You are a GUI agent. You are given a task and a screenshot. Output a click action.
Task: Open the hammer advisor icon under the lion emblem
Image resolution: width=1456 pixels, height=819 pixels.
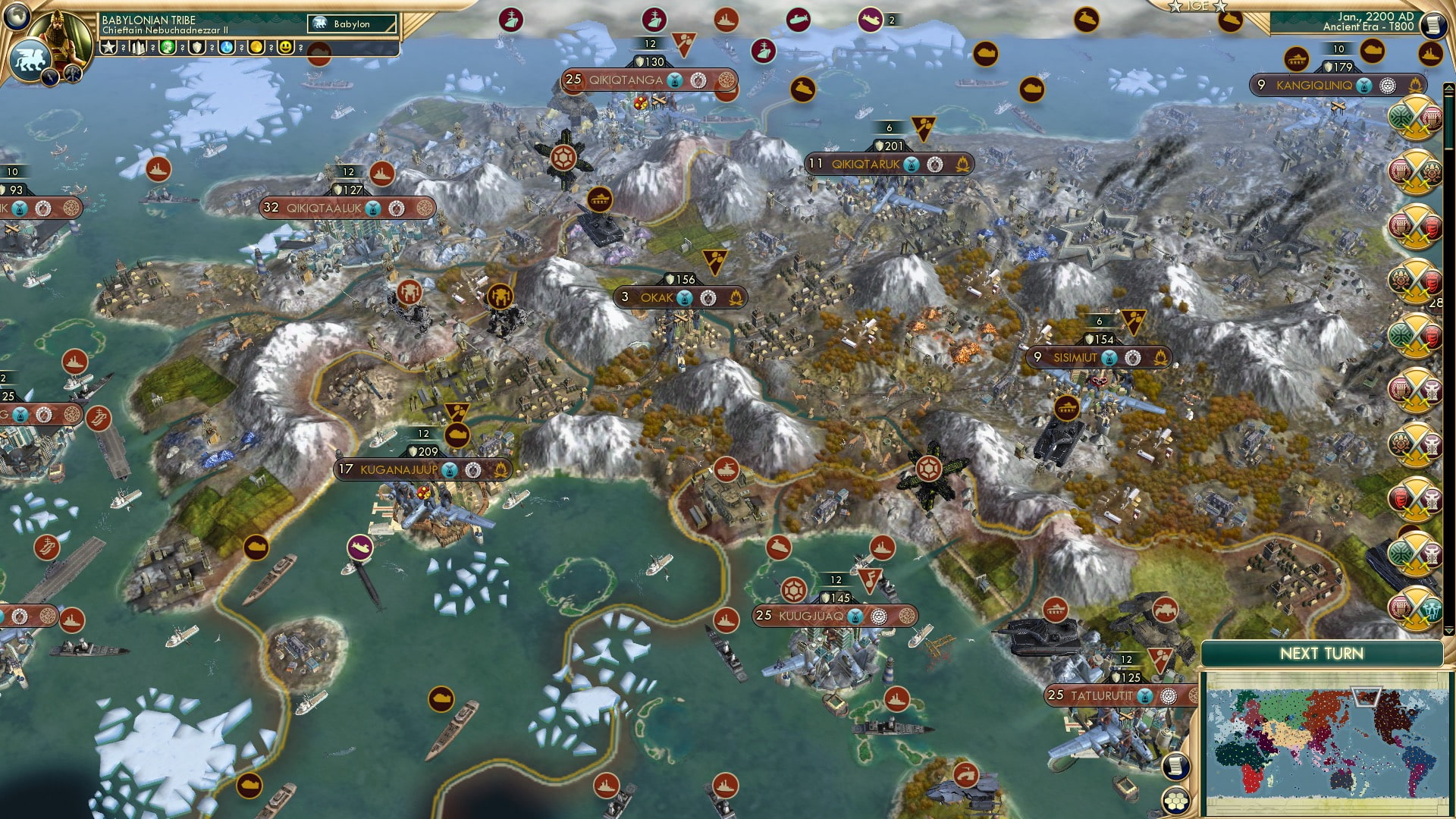(72, 74)
